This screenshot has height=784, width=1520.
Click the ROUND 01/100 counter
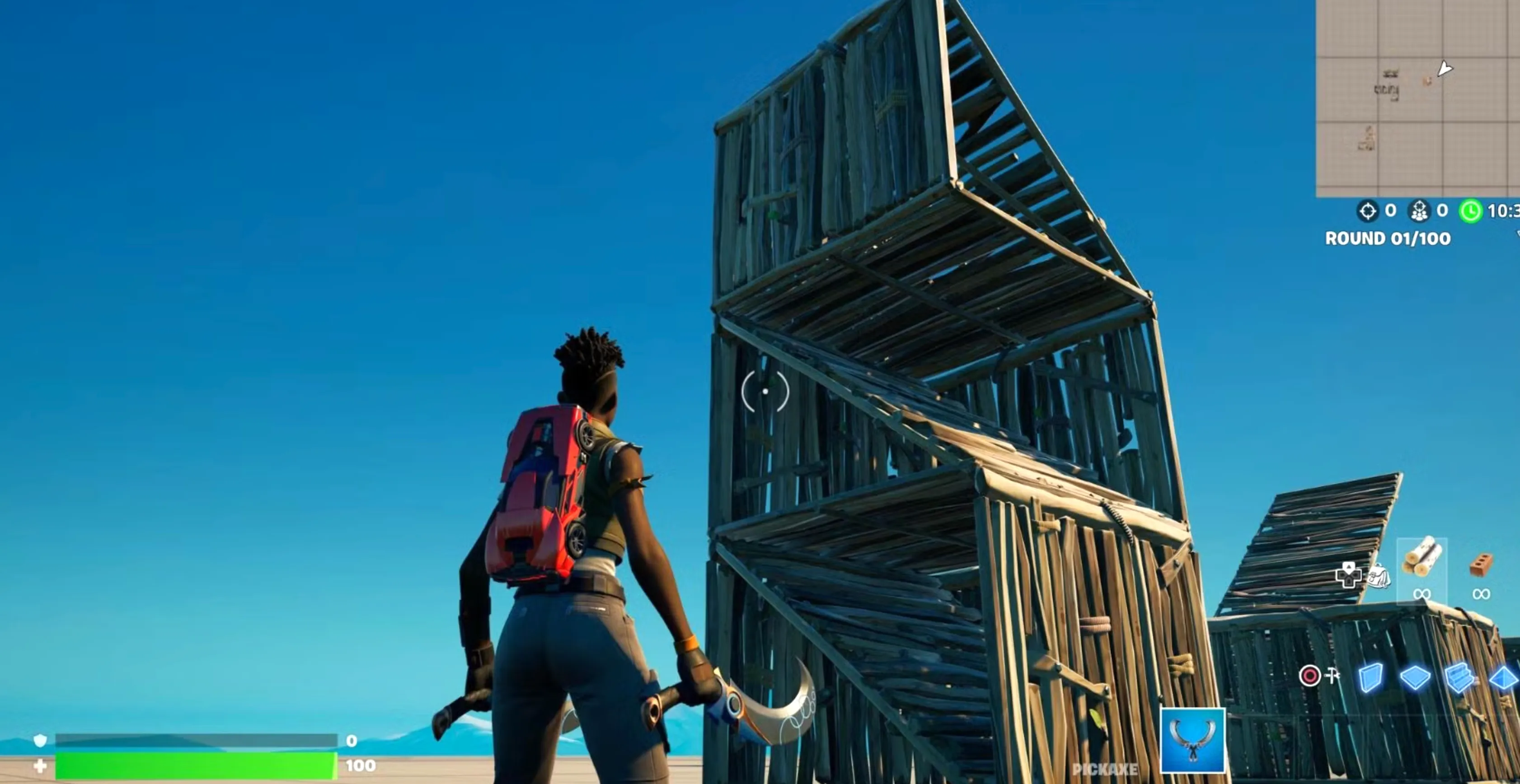(x=1388, y=238)
